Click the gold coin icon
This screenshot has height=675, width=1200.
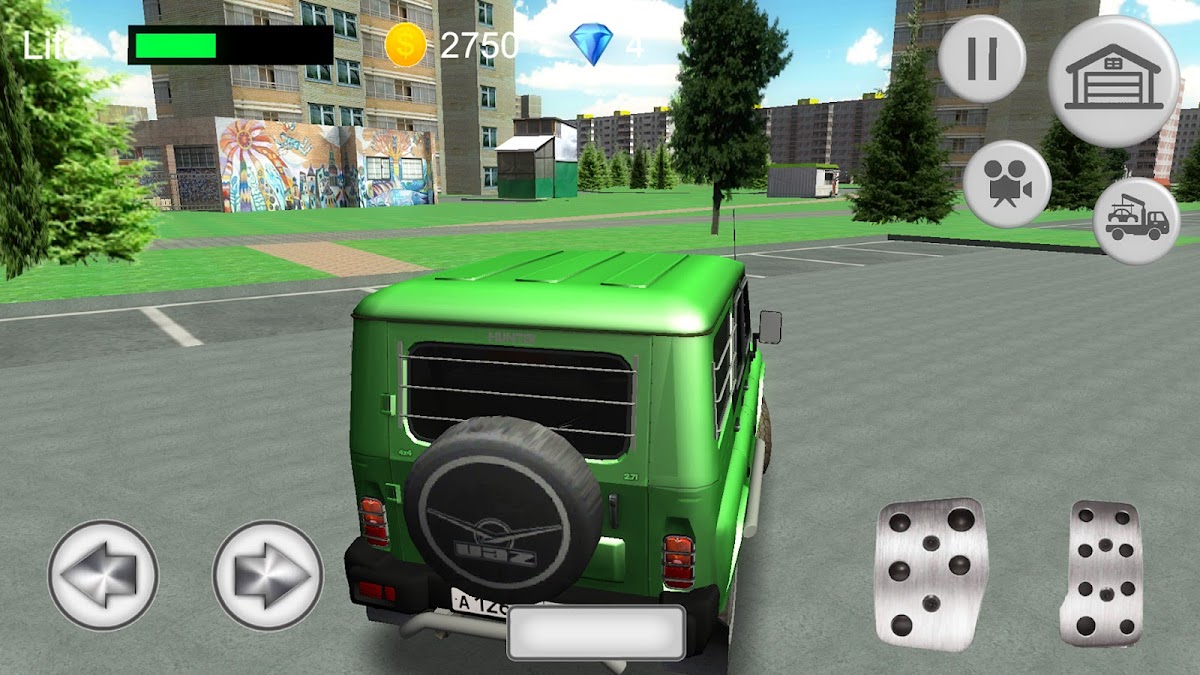click(x=405, y=45)
